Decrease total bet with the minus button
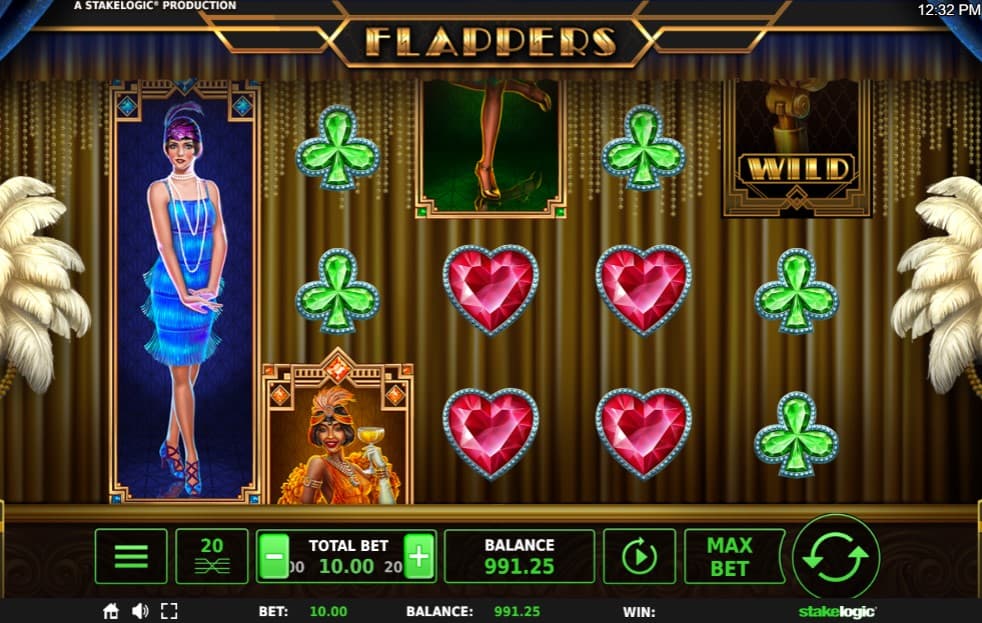Image resolution: width=982 pixels, height=623 pixels. pyautogui.click(x=275, y=557)
